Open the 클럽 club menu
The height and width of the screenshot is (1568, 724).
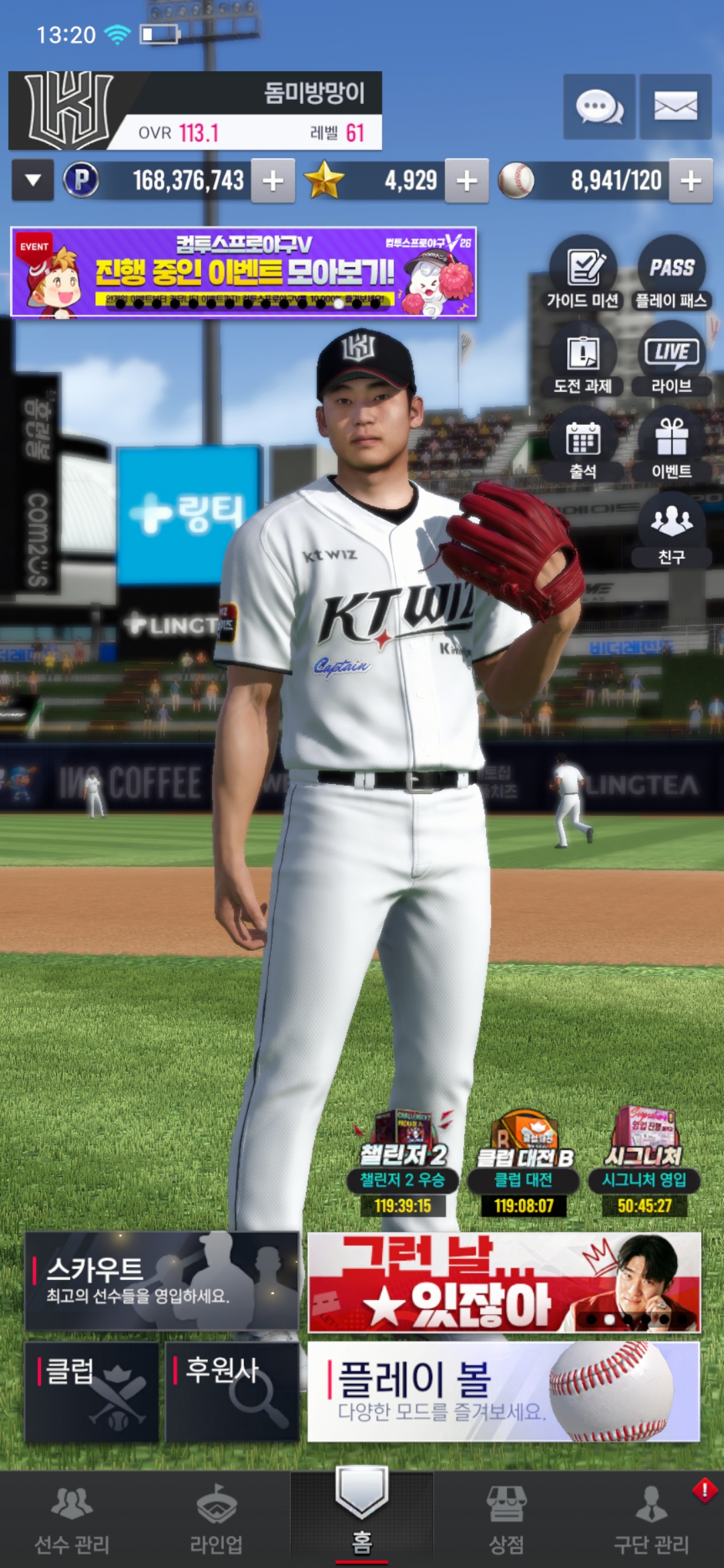pyautogui.click(x=92, y=1392)
